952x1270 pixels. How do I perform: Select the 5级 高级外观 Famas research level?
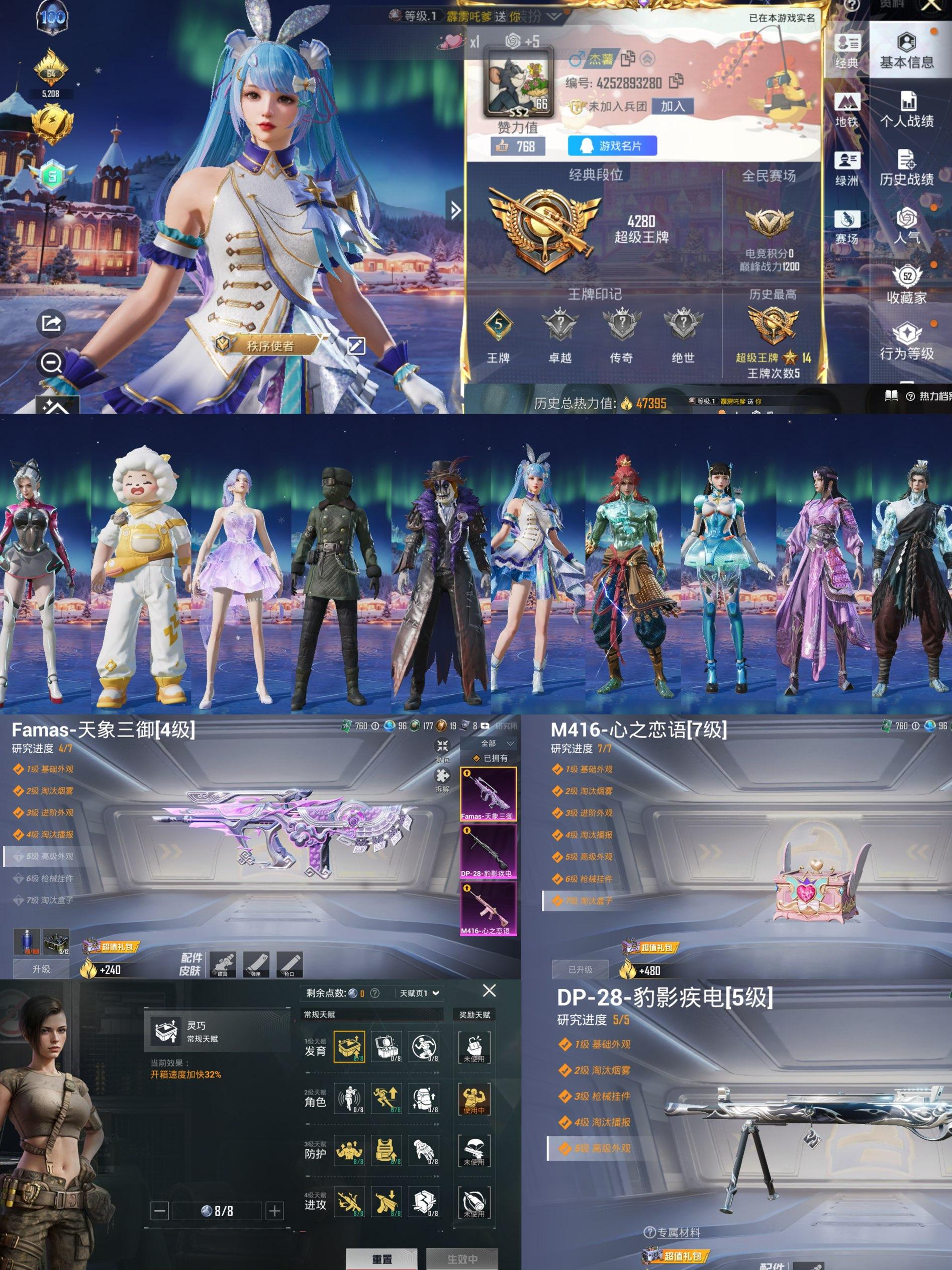click(x=50, y=856)
